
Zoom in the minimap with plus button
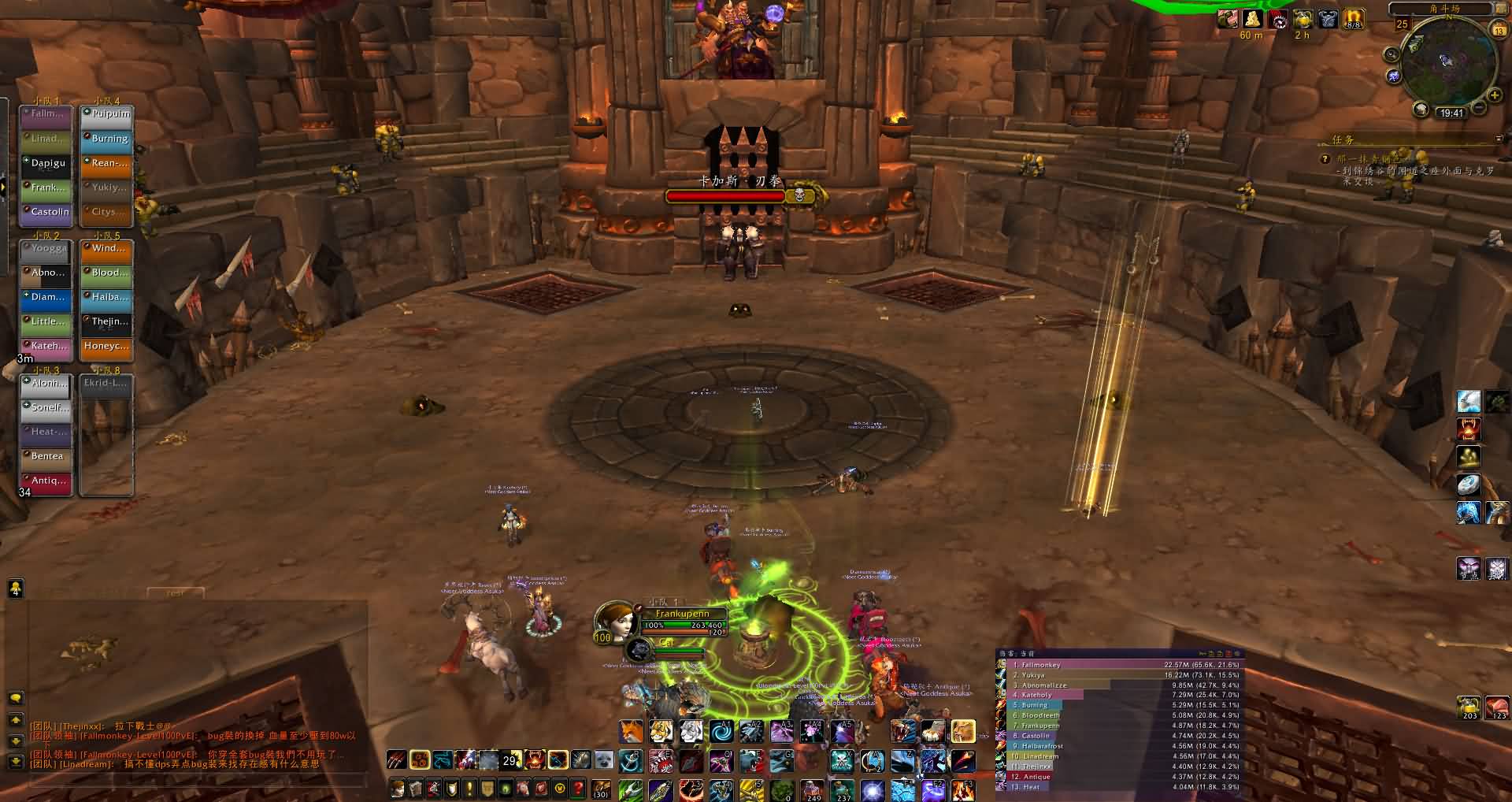tap(1494, 96)
